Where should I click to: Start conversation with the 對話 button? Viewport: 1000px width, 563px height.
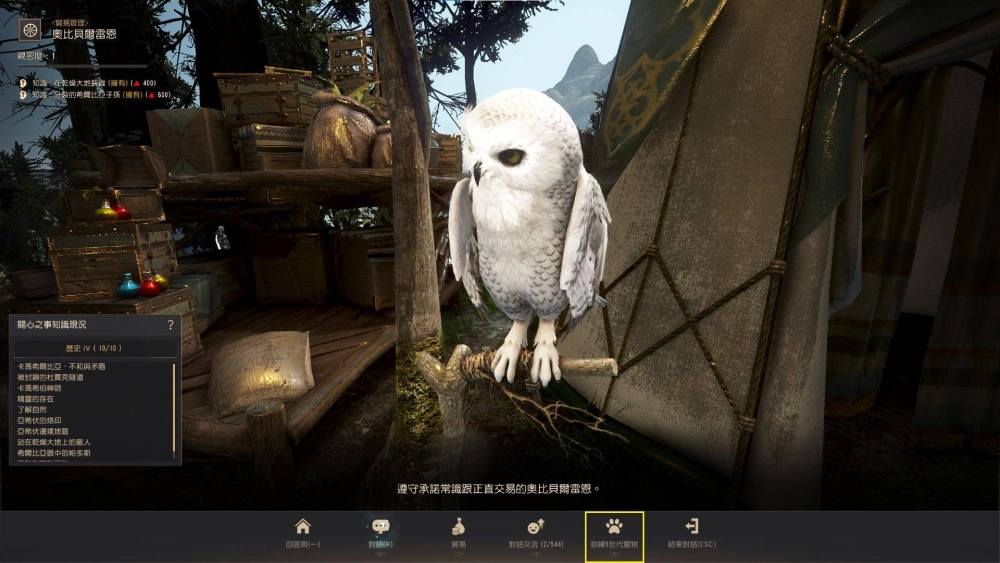pyautogui.click(x=380, y=533)
